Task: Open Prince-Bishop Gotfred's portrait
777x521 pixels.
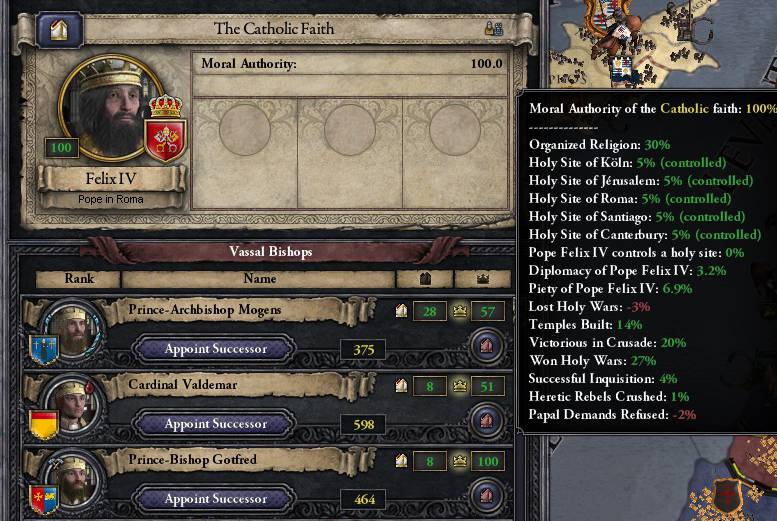Action: (72, 474)
